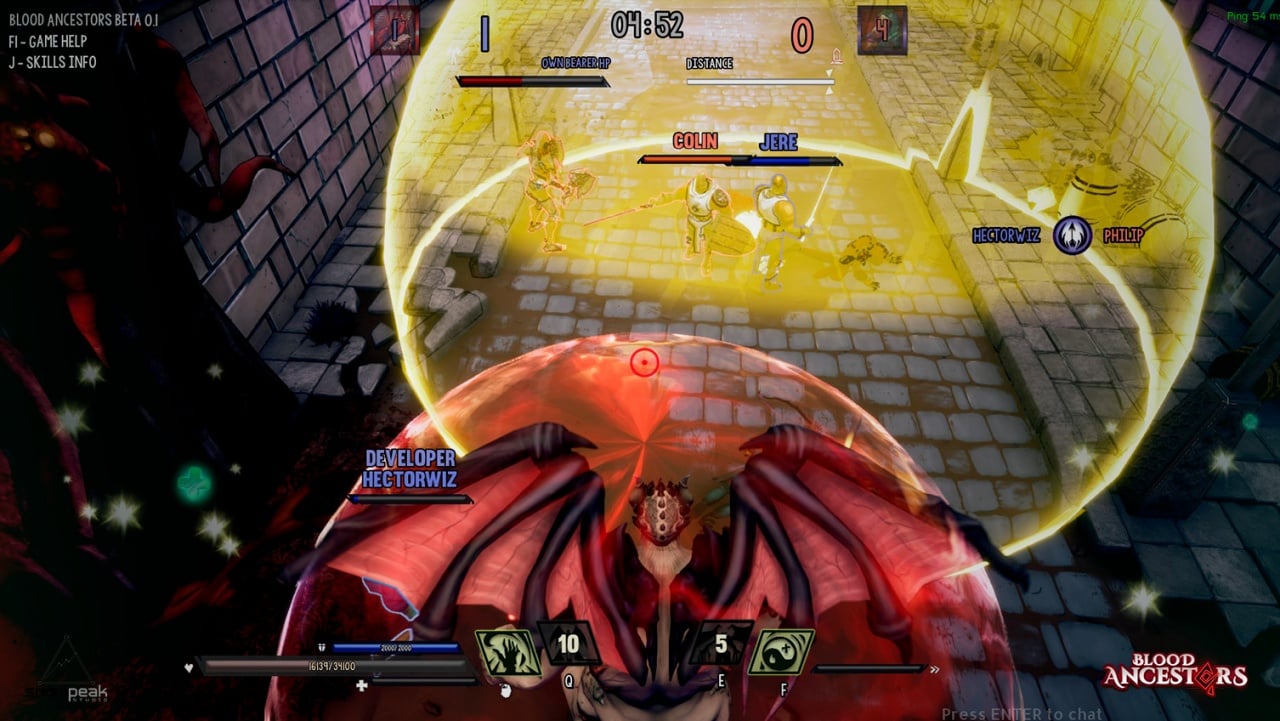Open the chat input prompt
This screenshot has width=1280, height=721.
pos(1022,713)
